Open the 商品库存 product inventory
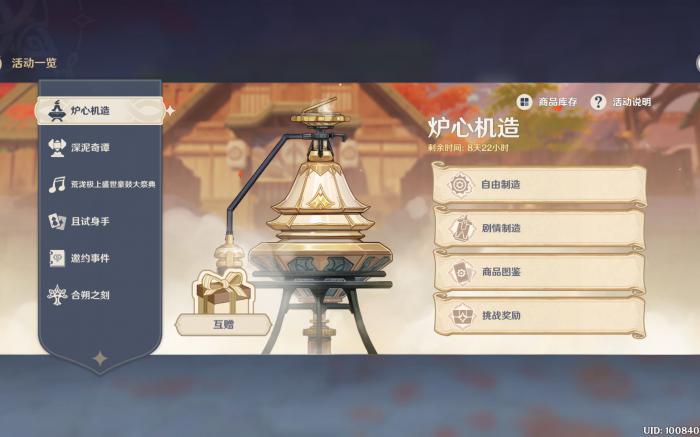 click(x=548, y=102)
